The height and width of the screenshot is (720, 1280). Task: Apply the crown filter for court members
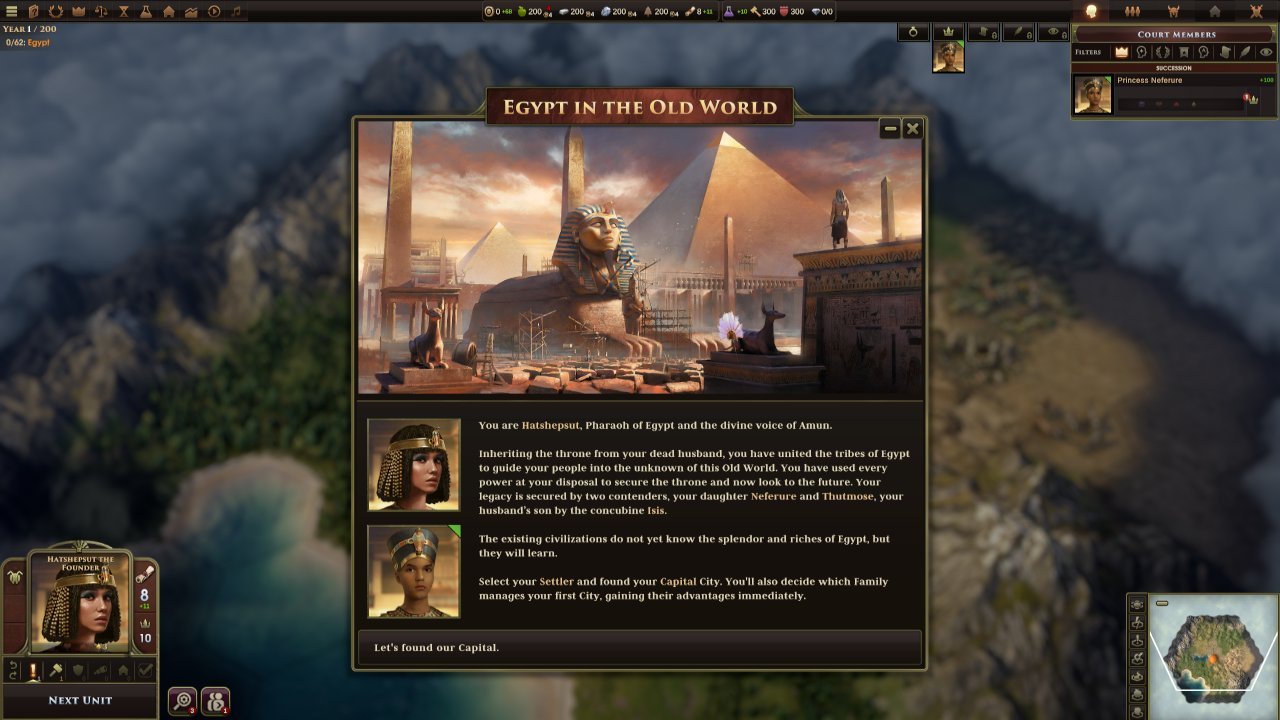(1121, 52)
